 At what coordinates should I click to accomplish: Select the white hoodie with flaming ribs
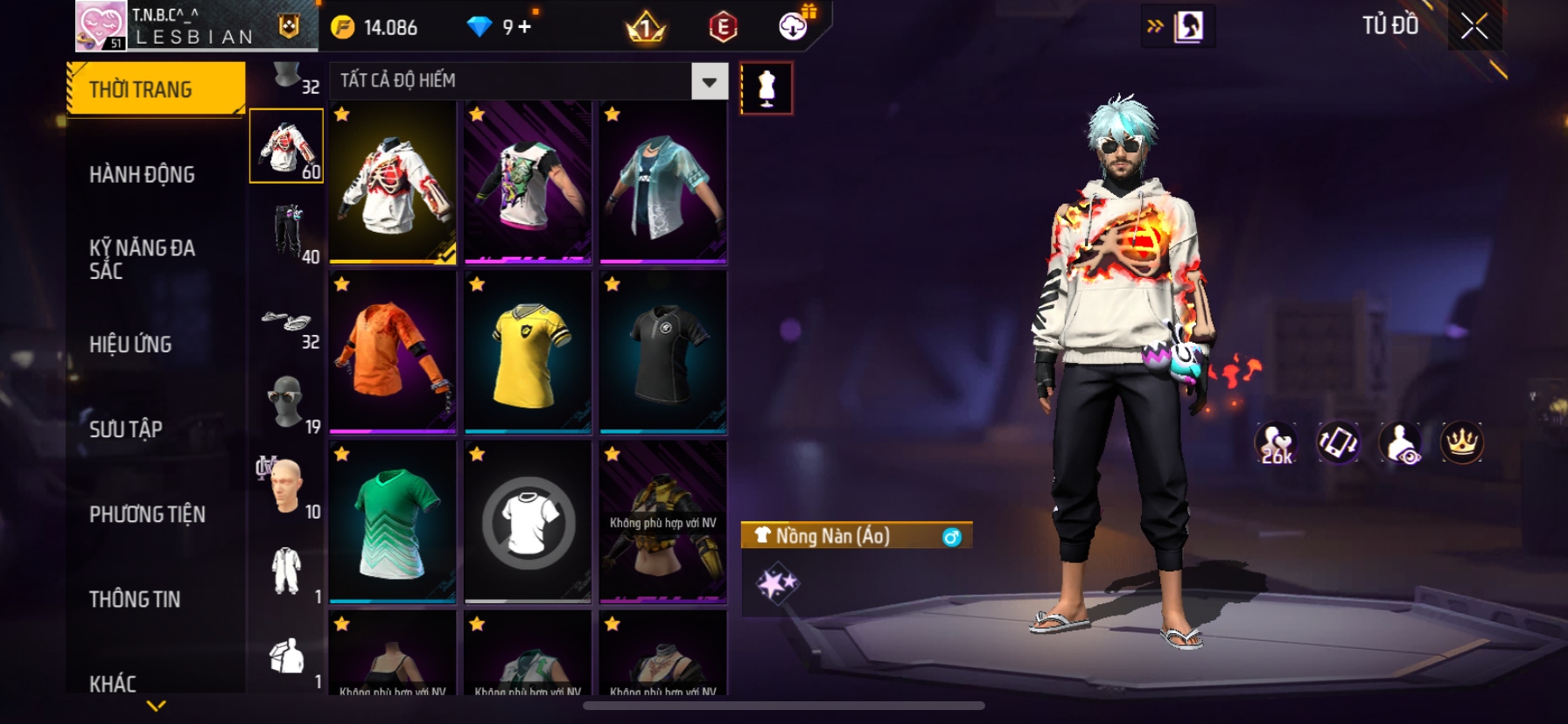click(393, 182)
